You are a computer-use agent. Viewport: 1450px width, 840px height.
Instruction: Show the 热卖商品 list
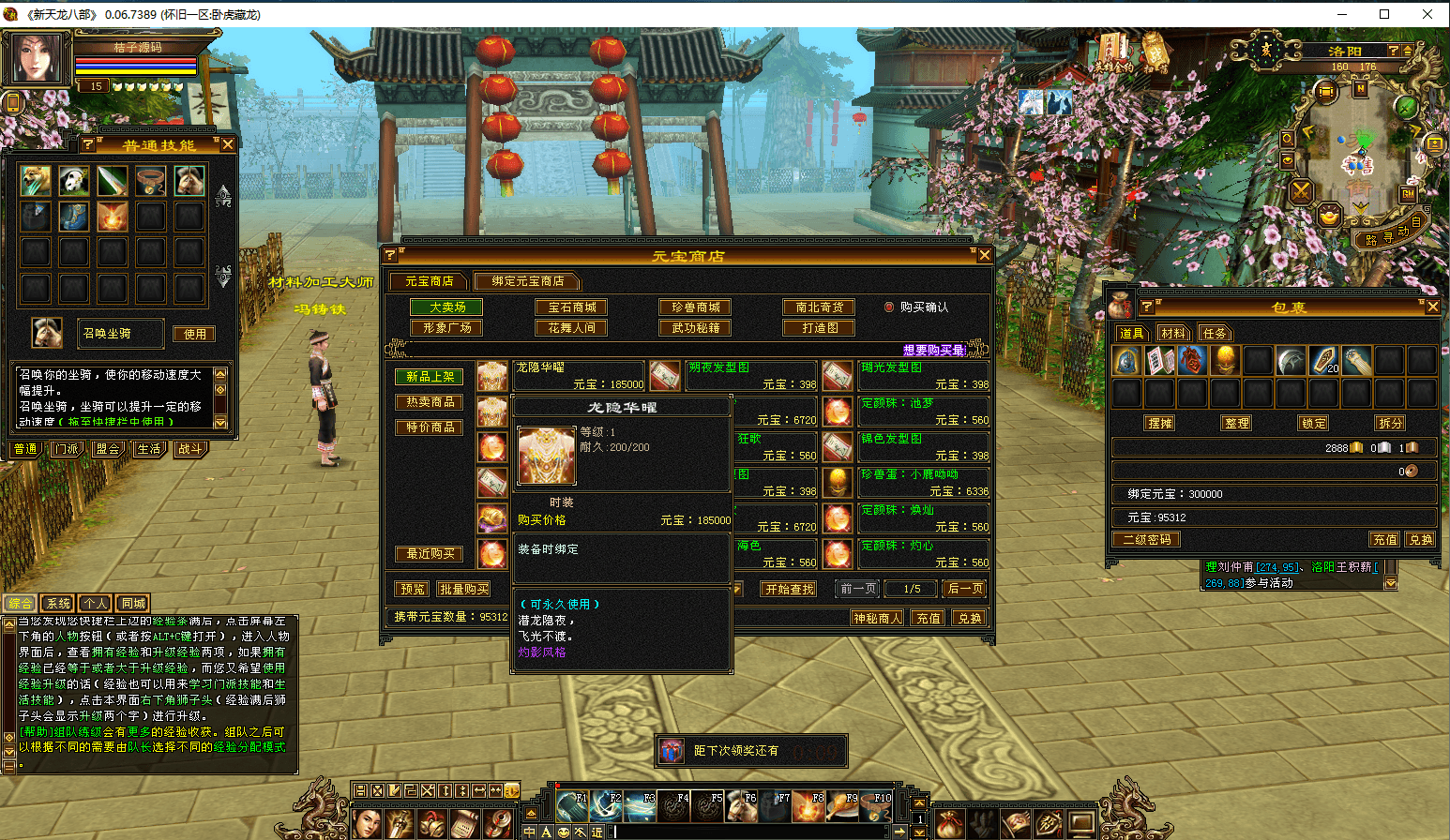click(x=430, y=402)
